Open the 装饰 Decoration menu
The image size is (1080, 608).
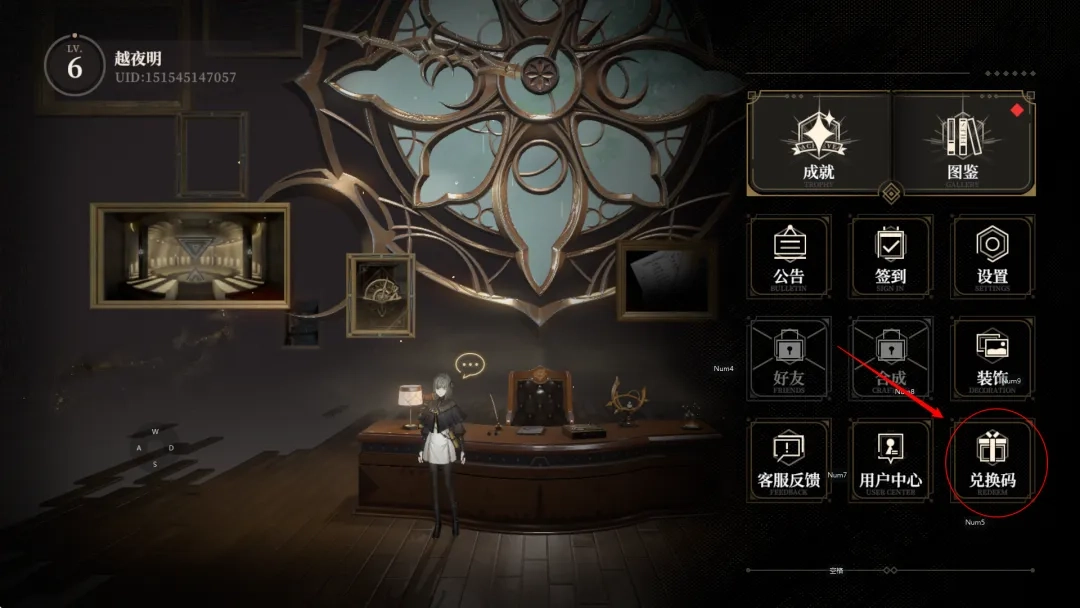point(992,359)
